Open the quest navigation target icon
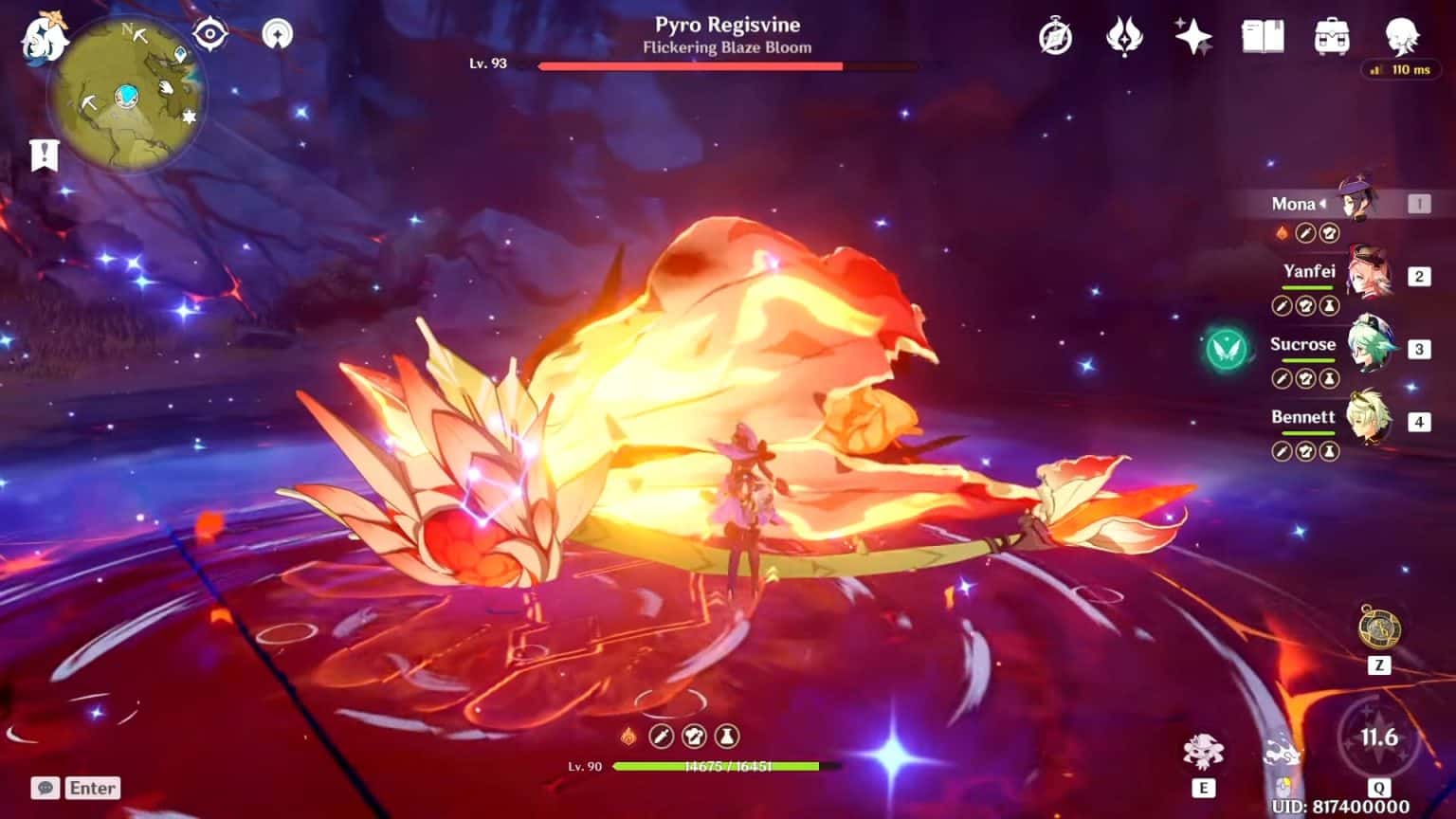Image resolution: width=1456 pixels, height=819 pixels. click(x=209, y=35)
